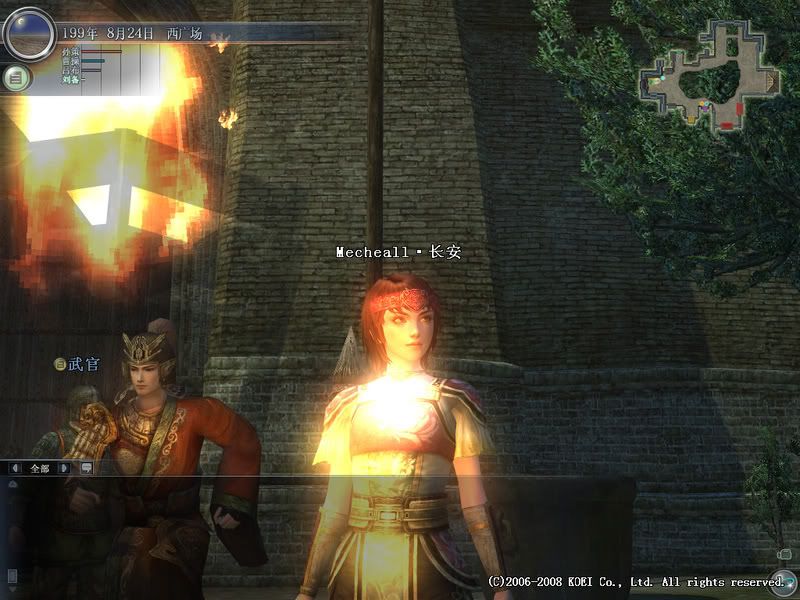
Task: Open the West Plaza minimap
Action: [709, 71]
